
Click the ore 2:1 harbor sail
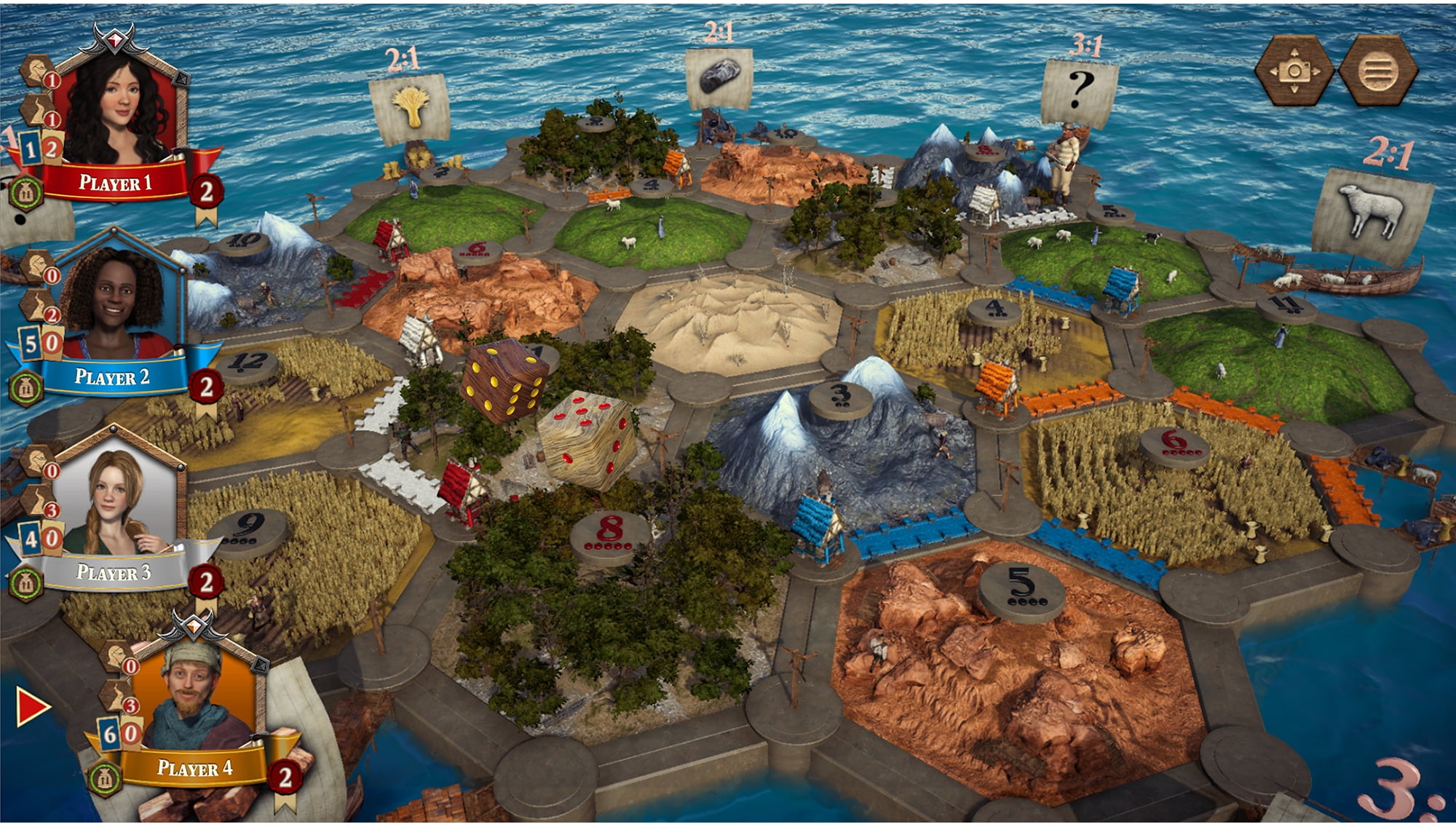point(719,77)
